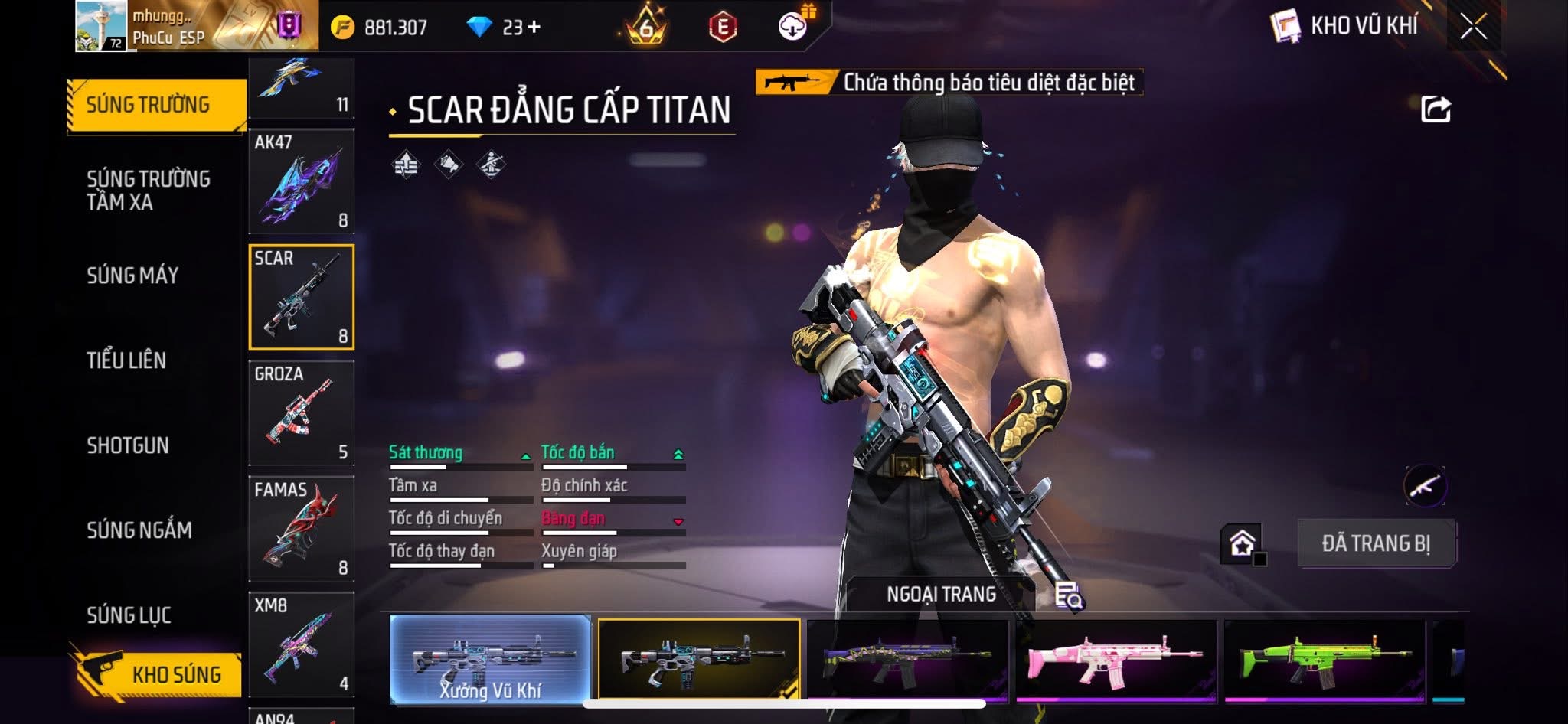Screen dimensions: 1568x724
Task: Select the Tiểu Liên category
Action: tap(126, 360)
